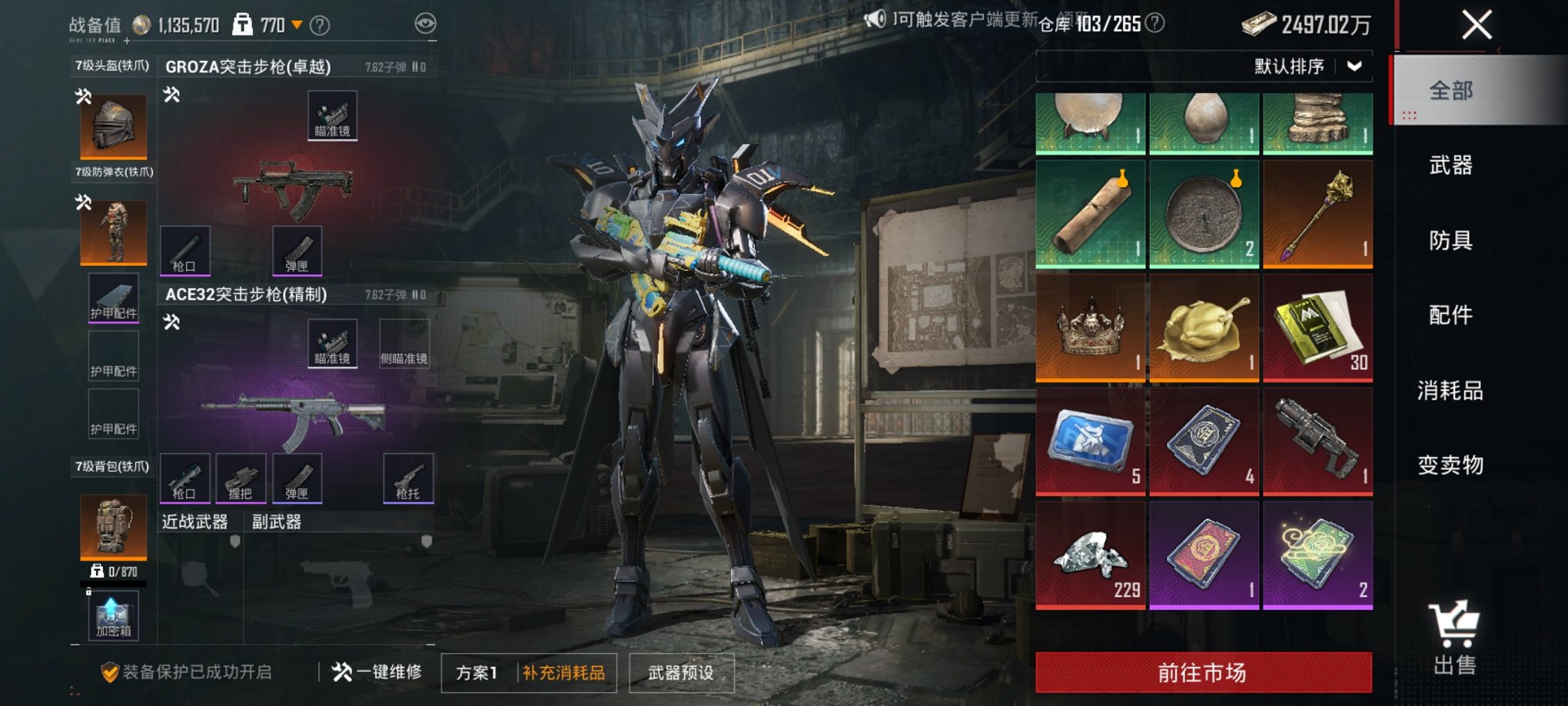Click the repair hammer icon beside GROZA
This screenshot has width=1568, height=706.
click(x=173, y=93)
